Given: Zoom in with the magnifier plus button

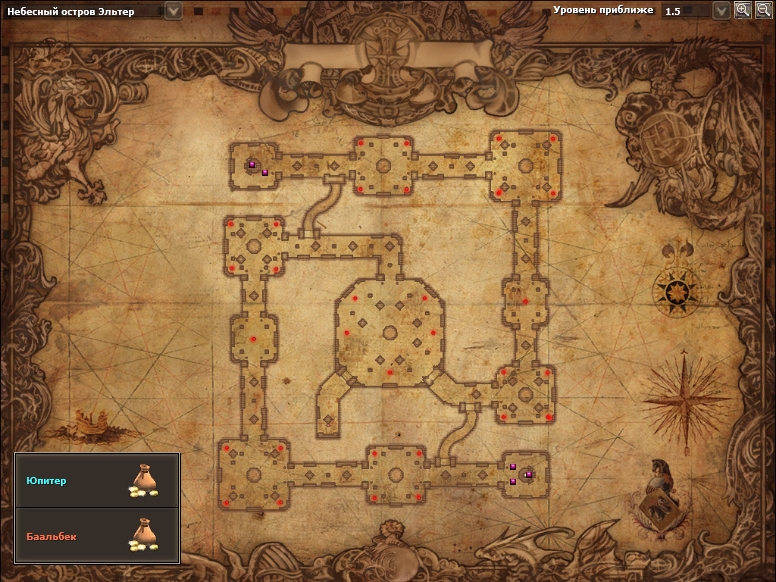Looking at the screenshot, I should tap(742, 10).
